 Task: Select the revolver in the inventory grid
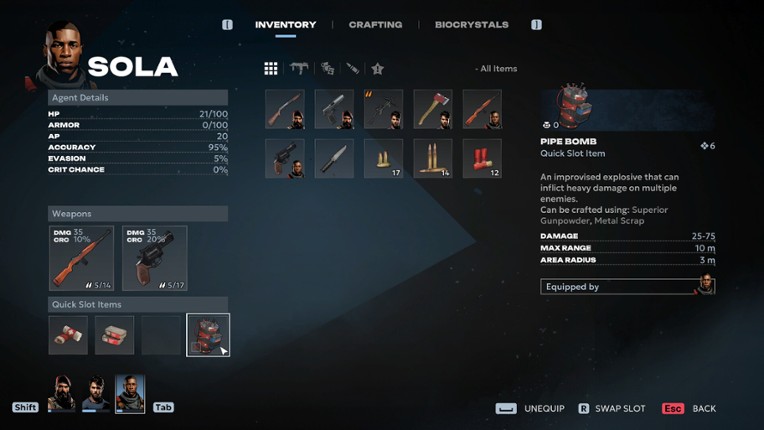[285, 158]
